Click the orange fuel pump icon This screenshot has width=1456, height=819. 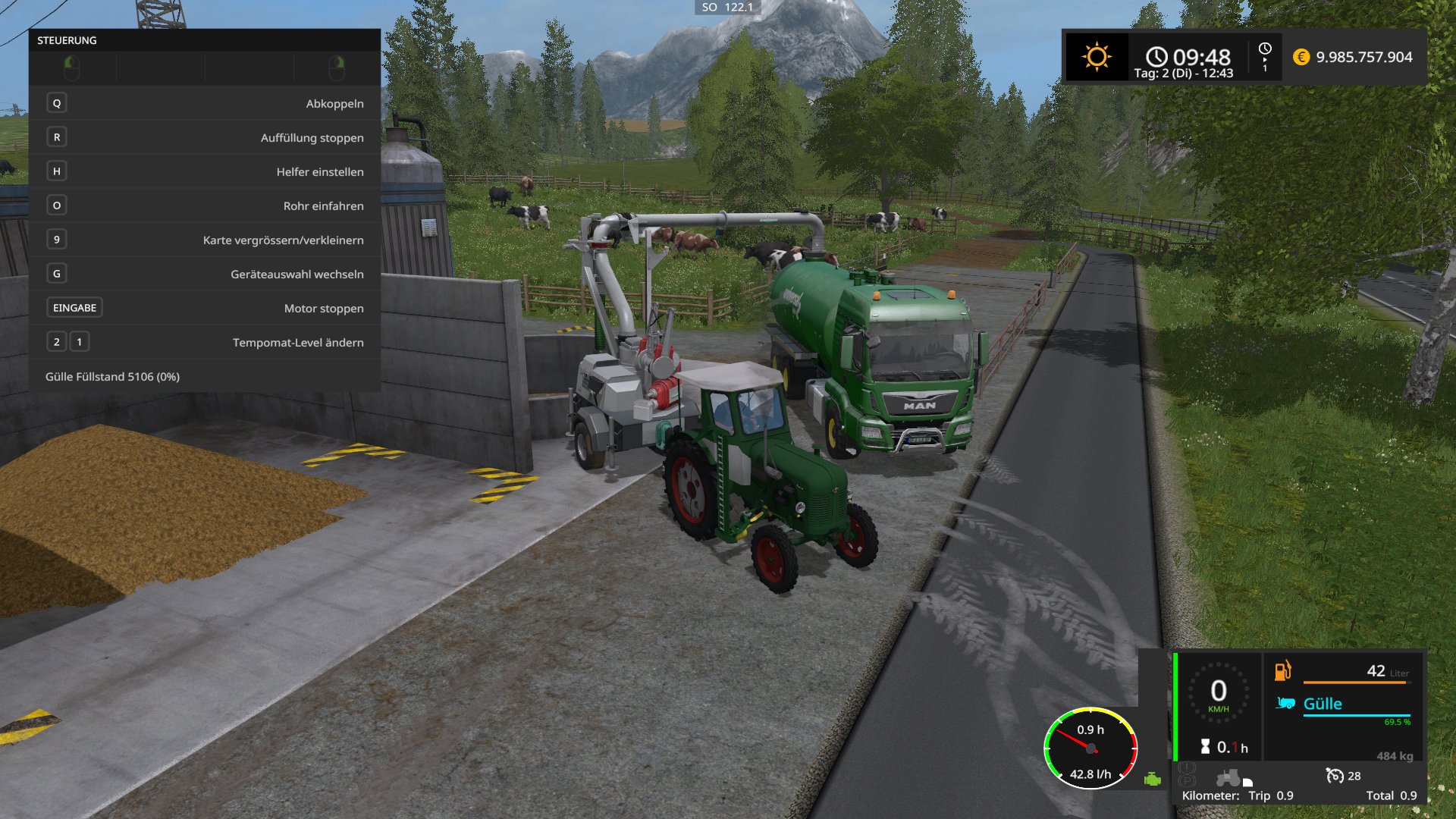coord(1282,670)
